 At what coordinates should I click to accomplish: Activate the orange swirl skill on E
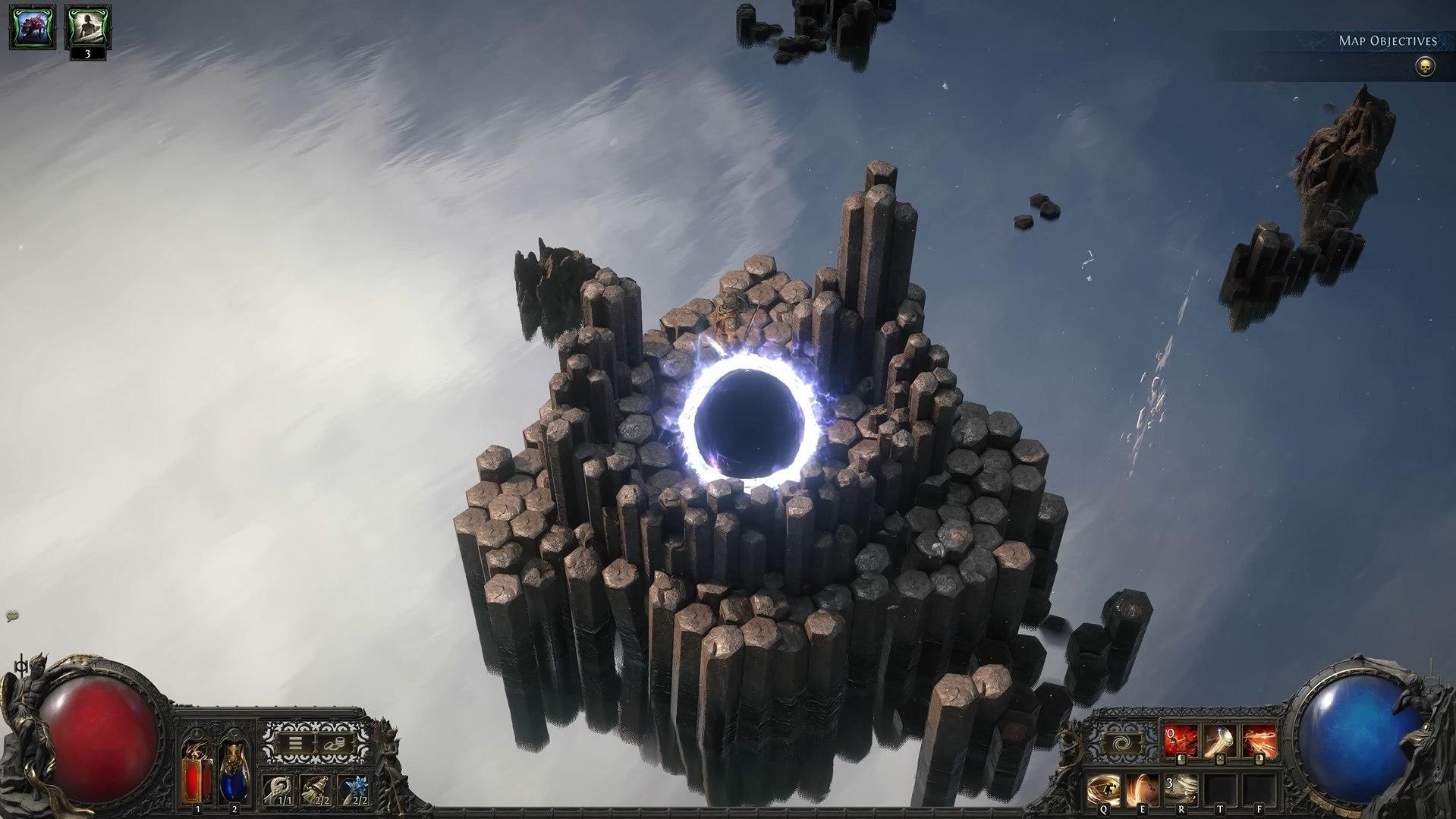pos(1142,789)
